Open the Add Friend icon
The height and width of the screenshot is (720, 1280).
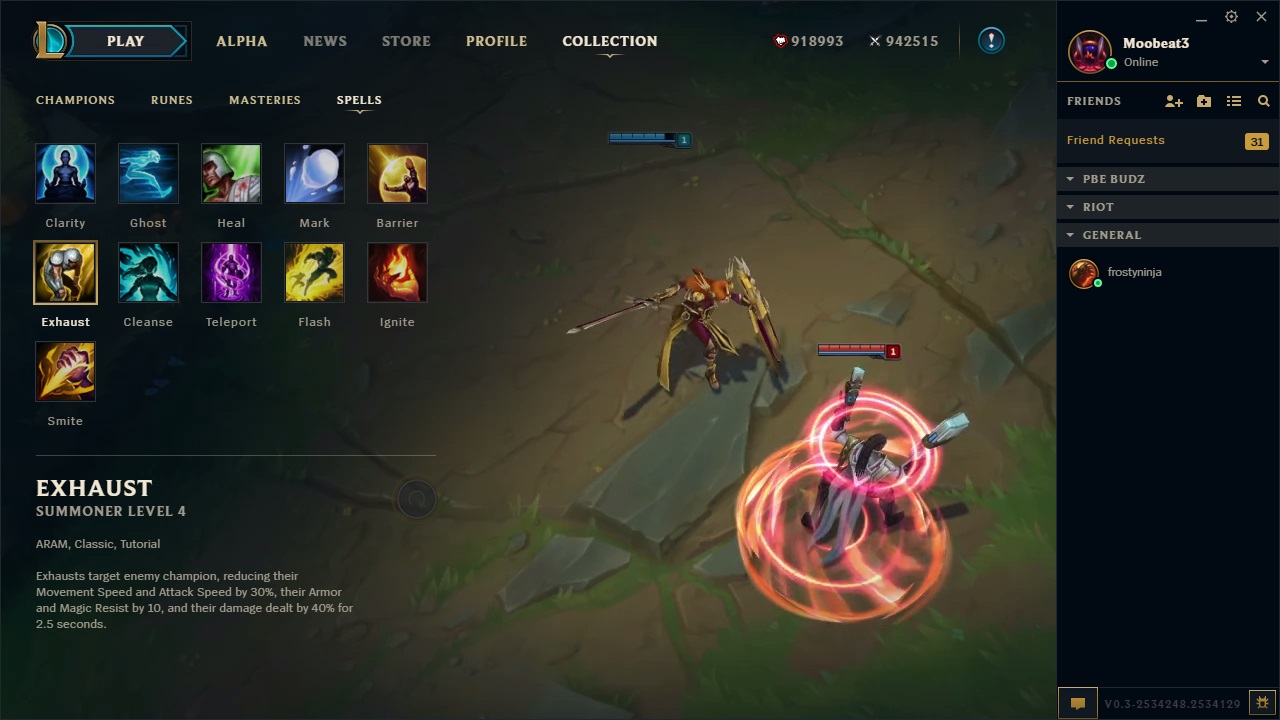pyautogui.click(x=1174, y=100)
